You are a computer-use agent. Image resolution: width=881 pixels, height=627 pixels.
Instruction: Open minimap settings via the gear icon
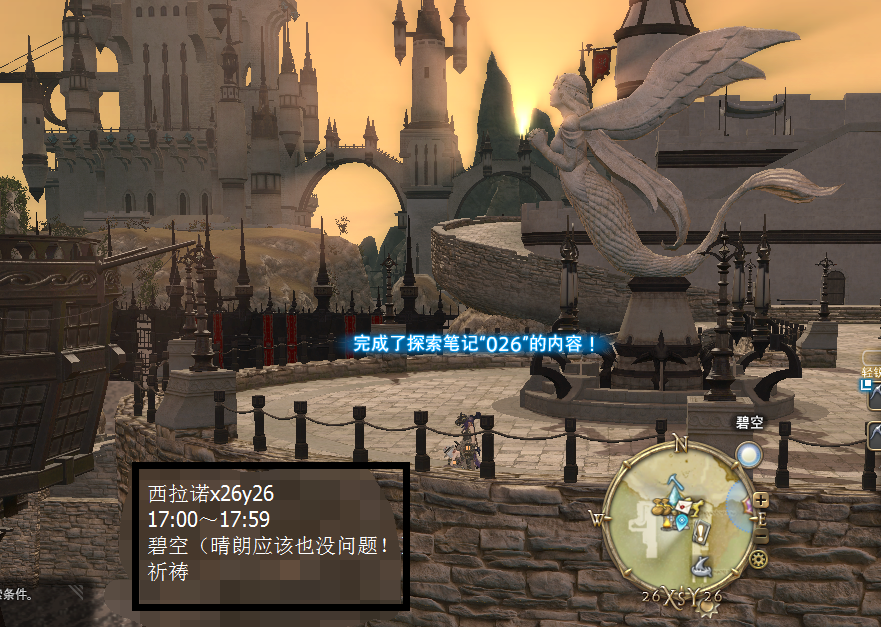[759, 557]
